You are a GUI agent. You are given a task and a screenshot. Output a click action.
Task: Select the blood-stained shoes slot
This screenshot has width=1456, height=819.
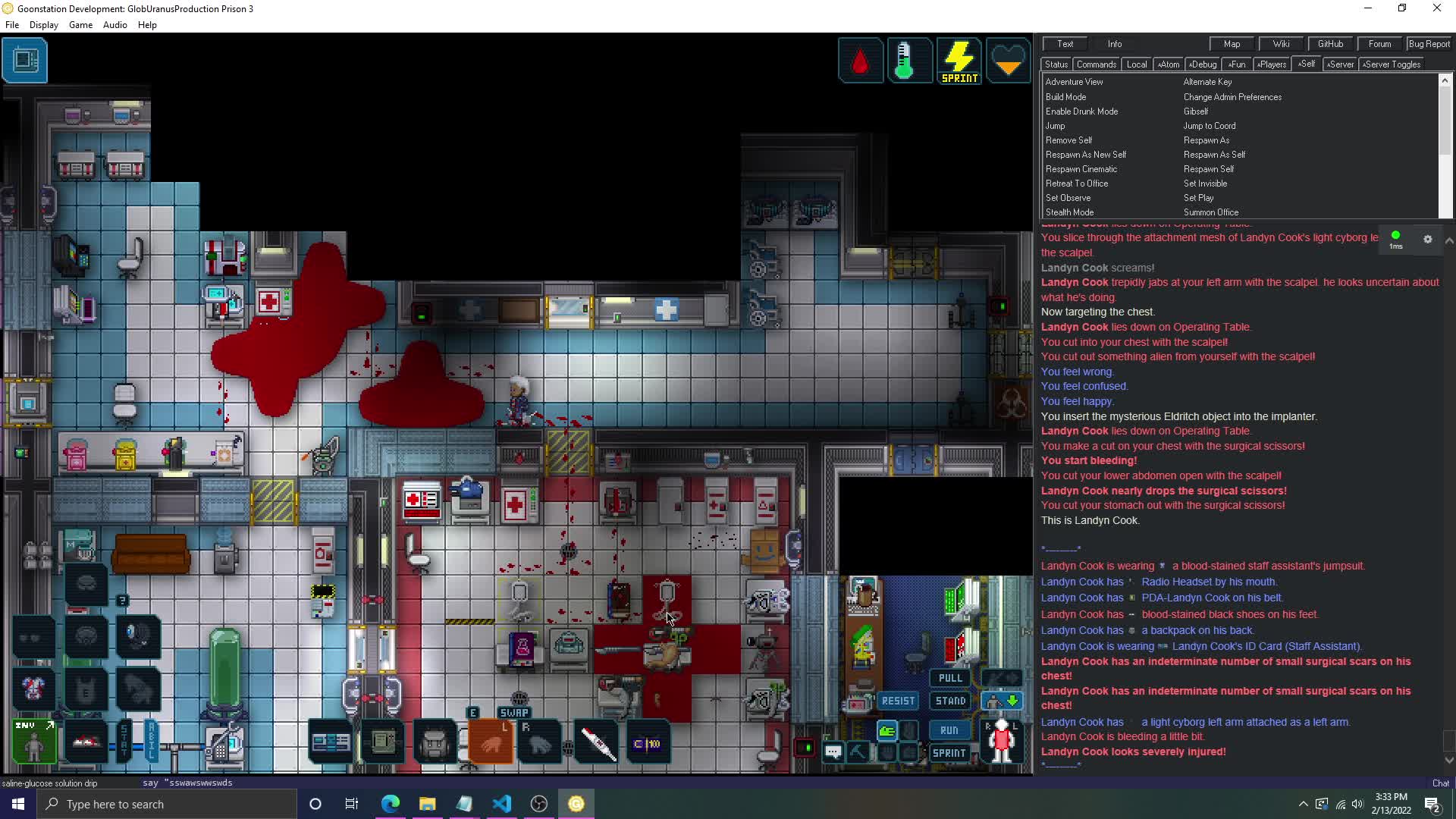tap(86, 741)
